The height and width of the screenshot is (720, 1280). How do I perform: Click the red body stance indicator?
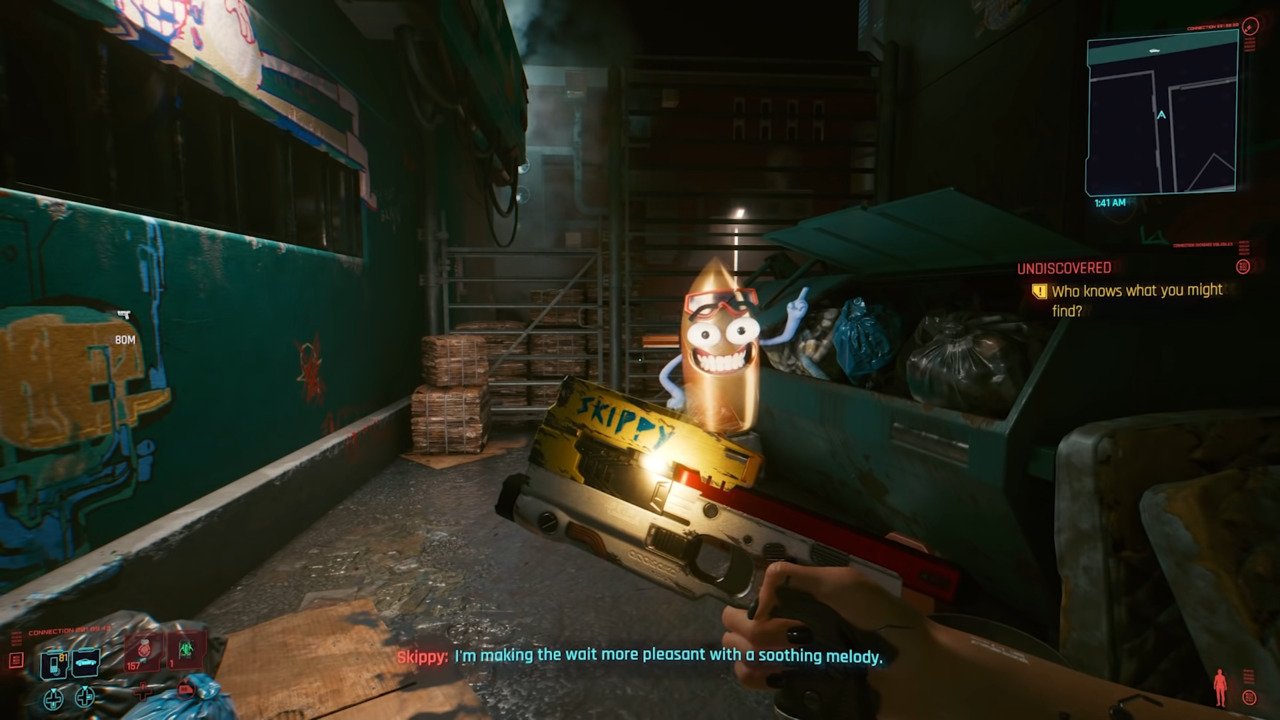click(1219, 688)
